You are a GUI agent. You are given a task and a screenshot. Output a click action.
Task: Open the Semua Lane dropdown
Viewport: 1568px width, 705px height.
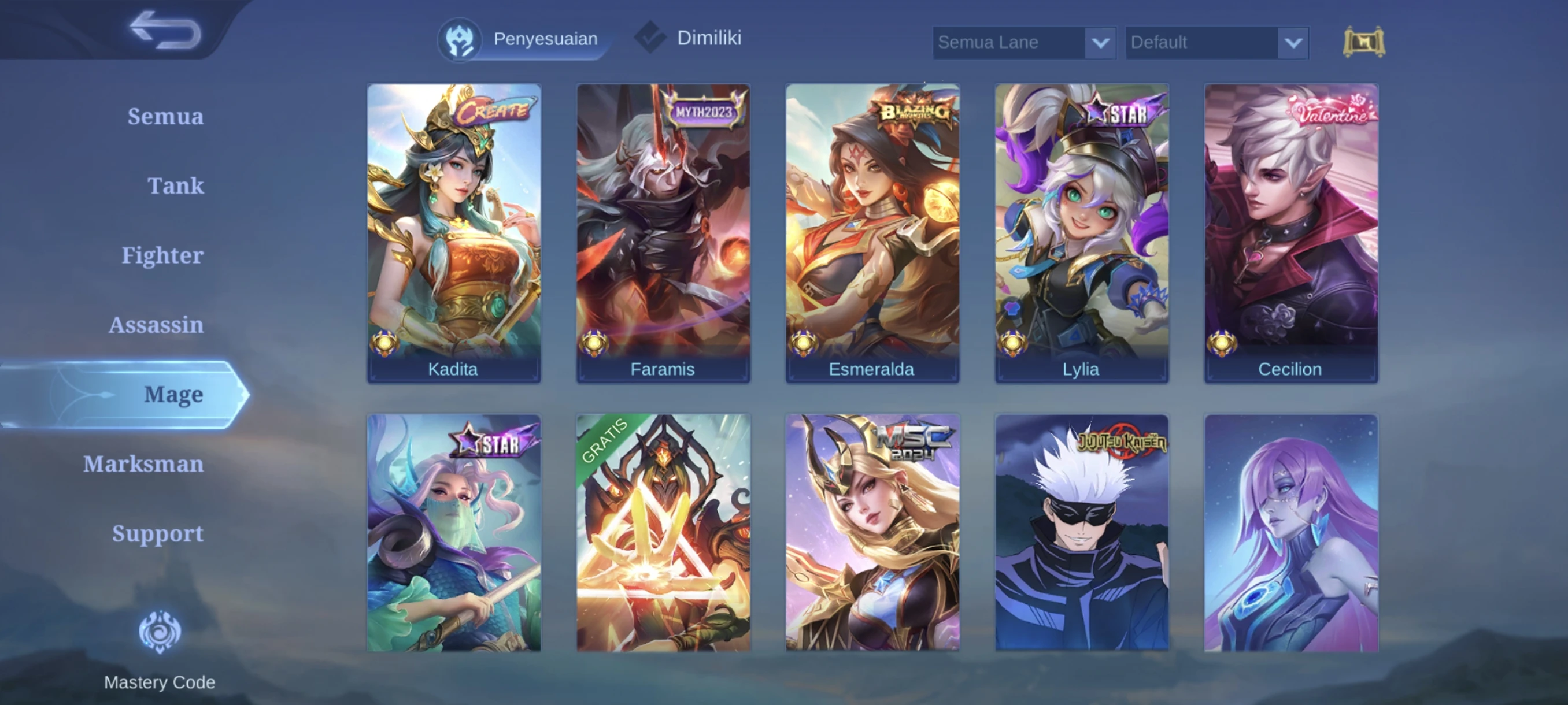[x=1024, y=43]
